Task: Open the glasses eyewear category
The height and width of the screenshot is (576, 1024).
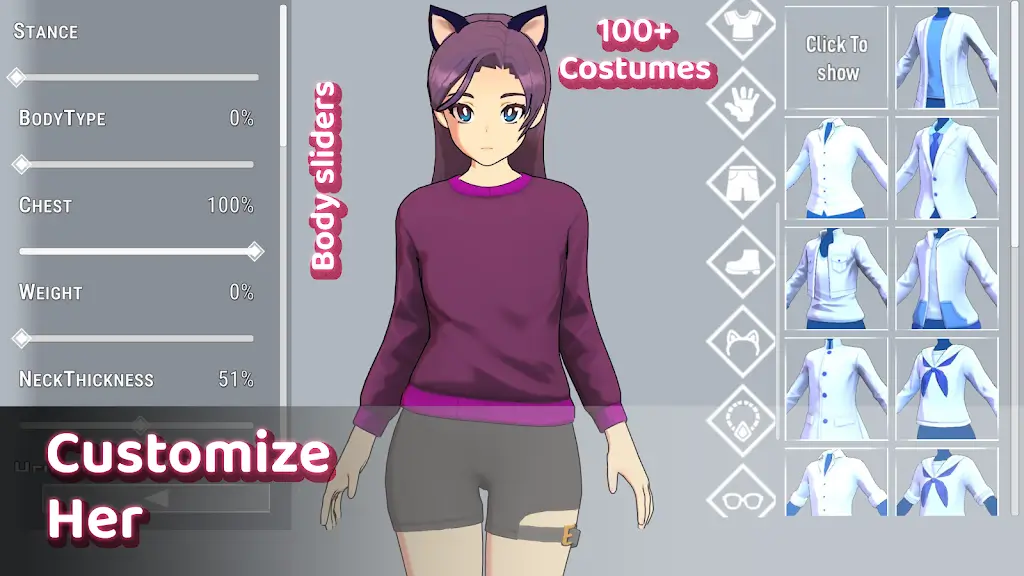Action: coord(742,496)
